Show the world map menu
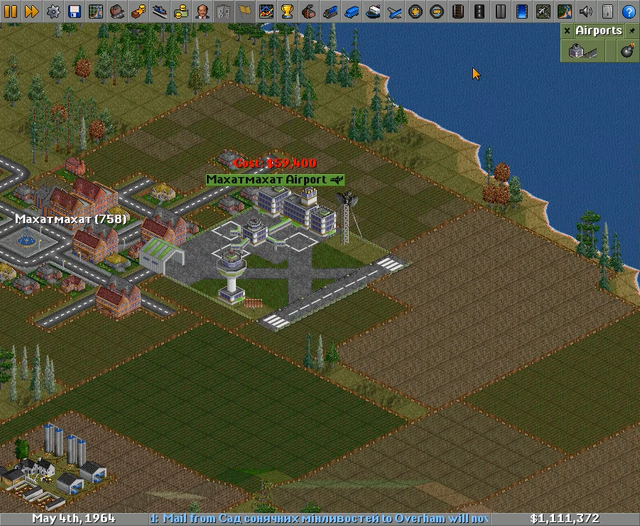This screenshot has height=526, width=640. point(96,11)
